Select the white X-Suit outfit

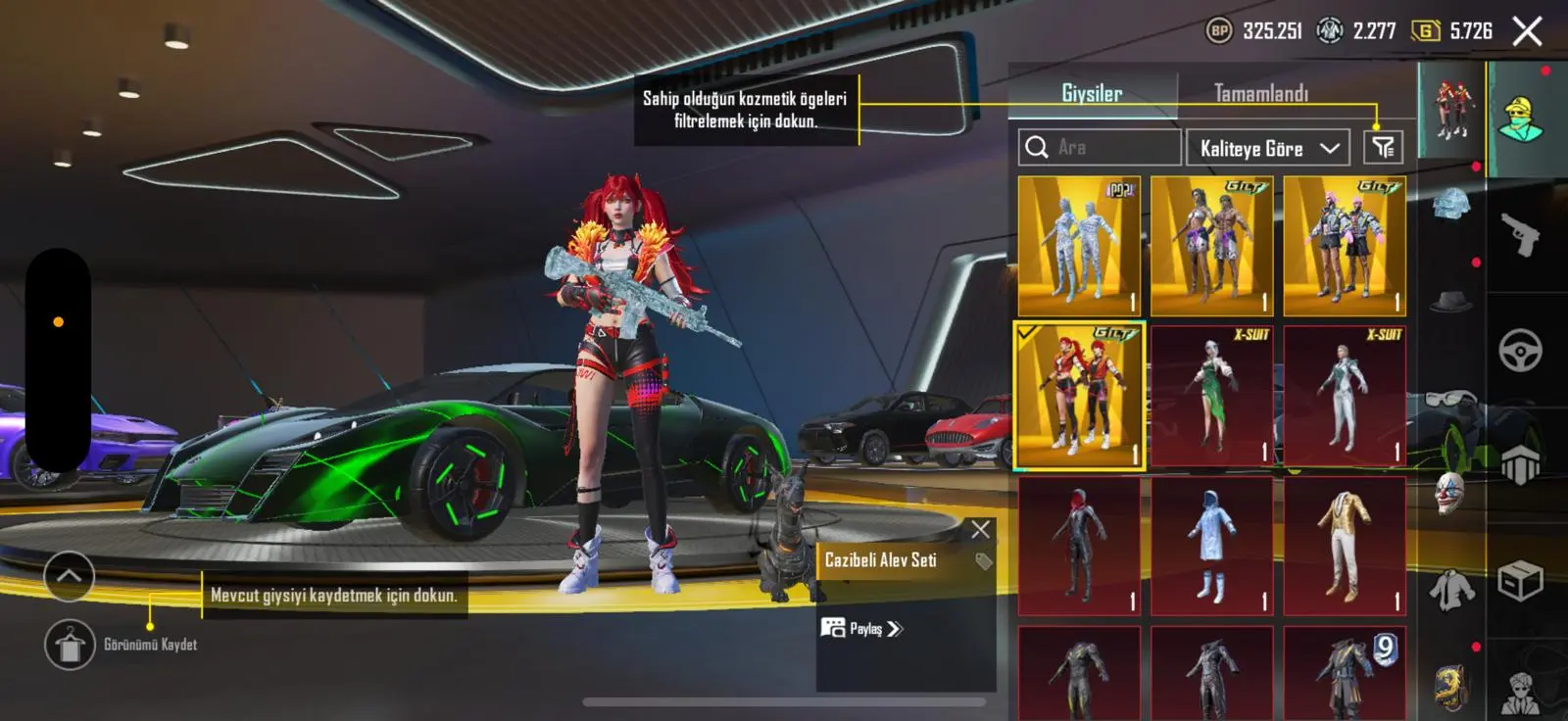point(1345,396)
